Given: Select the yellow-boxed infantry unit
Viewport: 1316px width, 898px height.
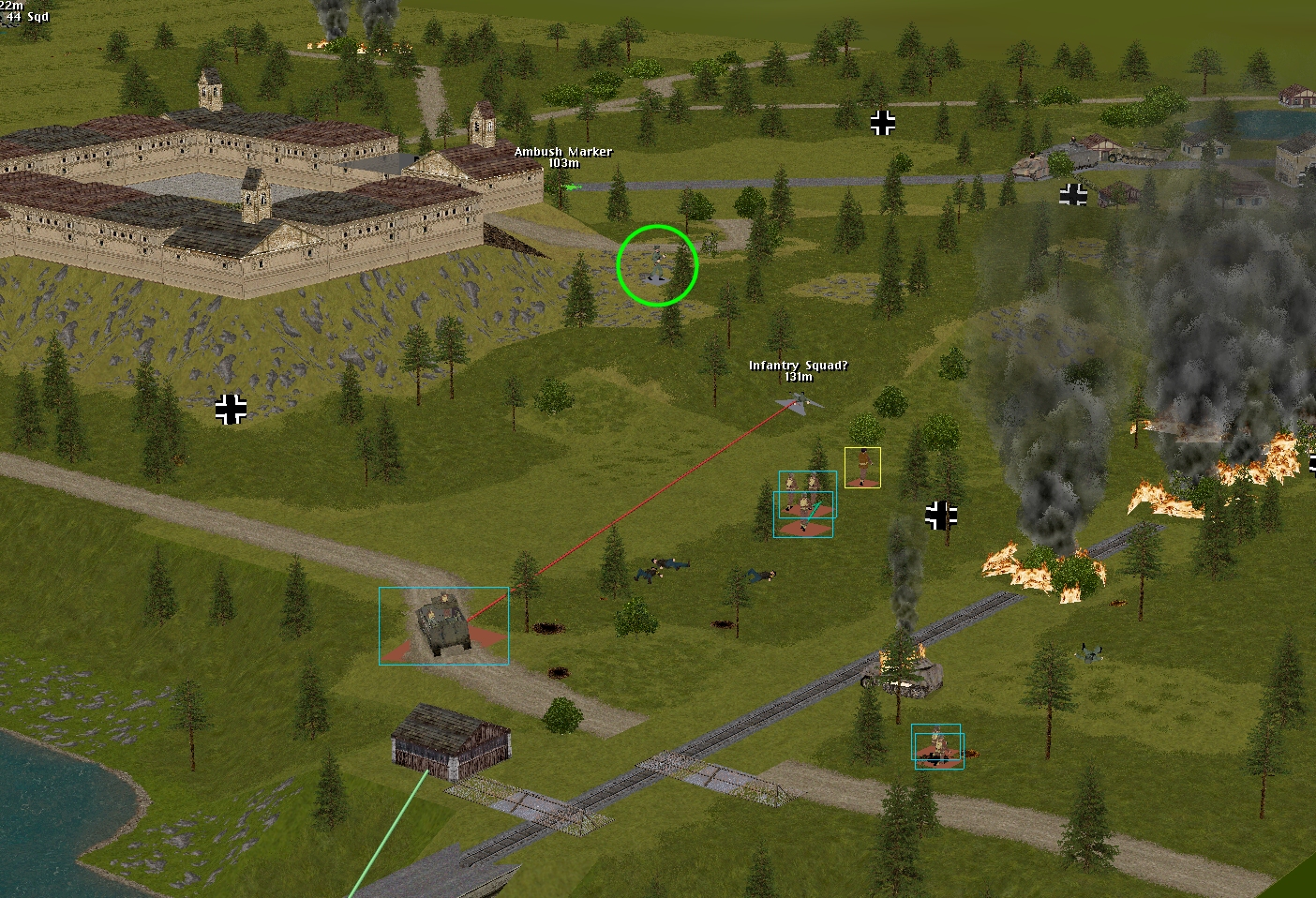Looking at the screenshot, I should click(862, 467).
